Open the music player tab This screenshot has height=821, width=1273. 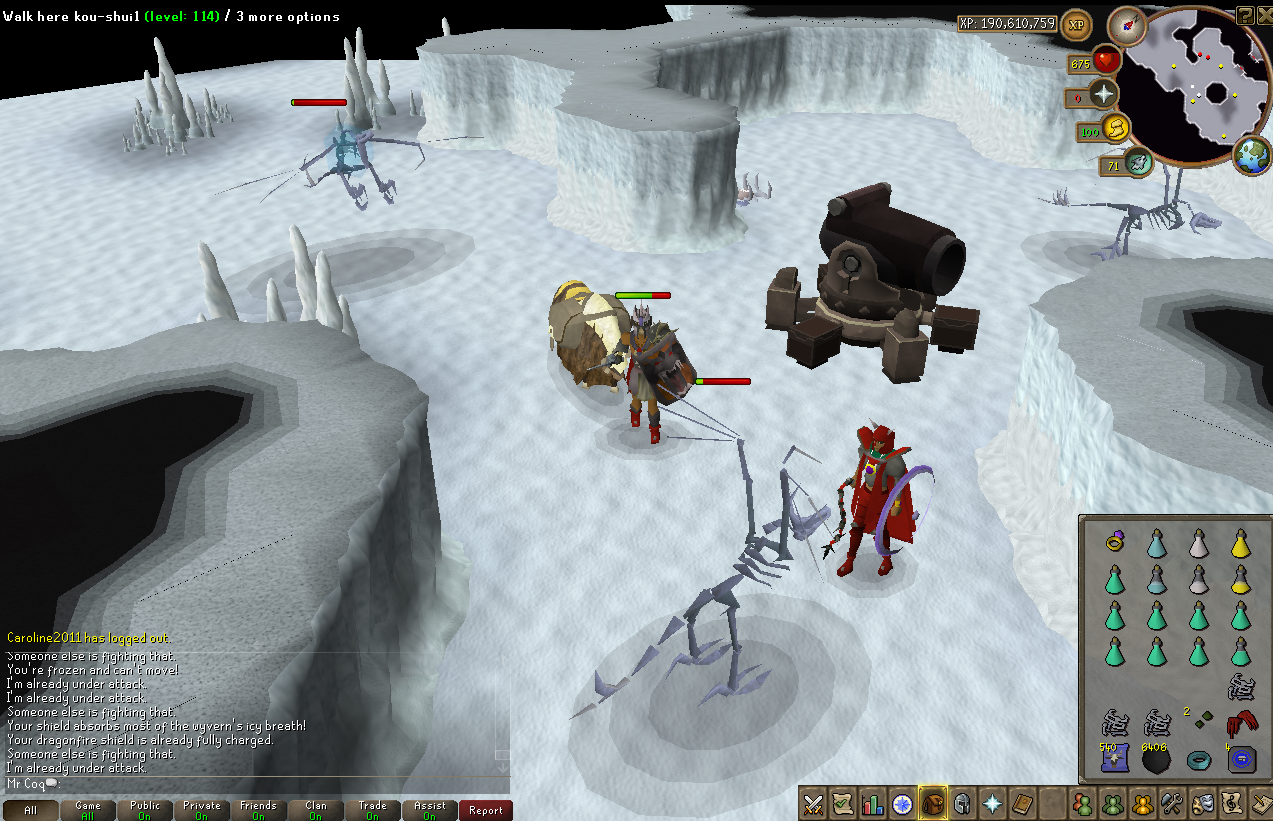(x=1231, y=803)
